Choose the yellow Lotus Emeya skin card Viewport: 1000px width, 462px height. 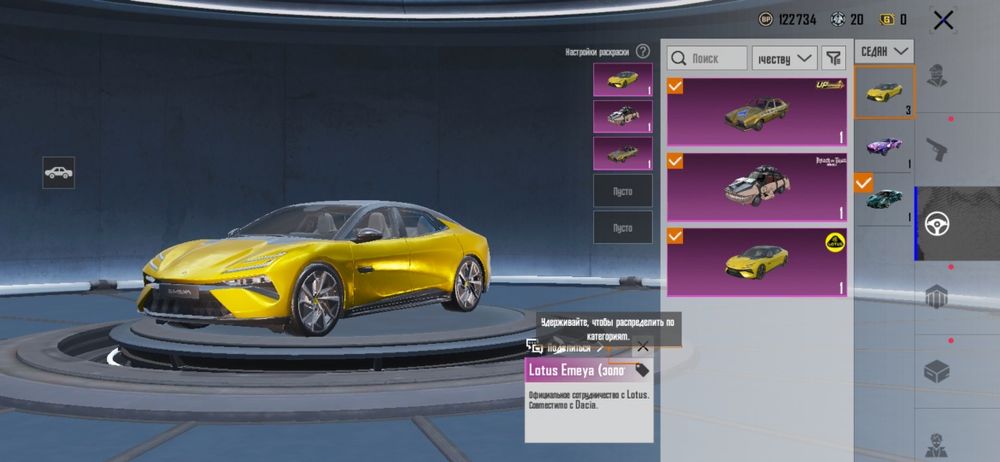(757, 262)
